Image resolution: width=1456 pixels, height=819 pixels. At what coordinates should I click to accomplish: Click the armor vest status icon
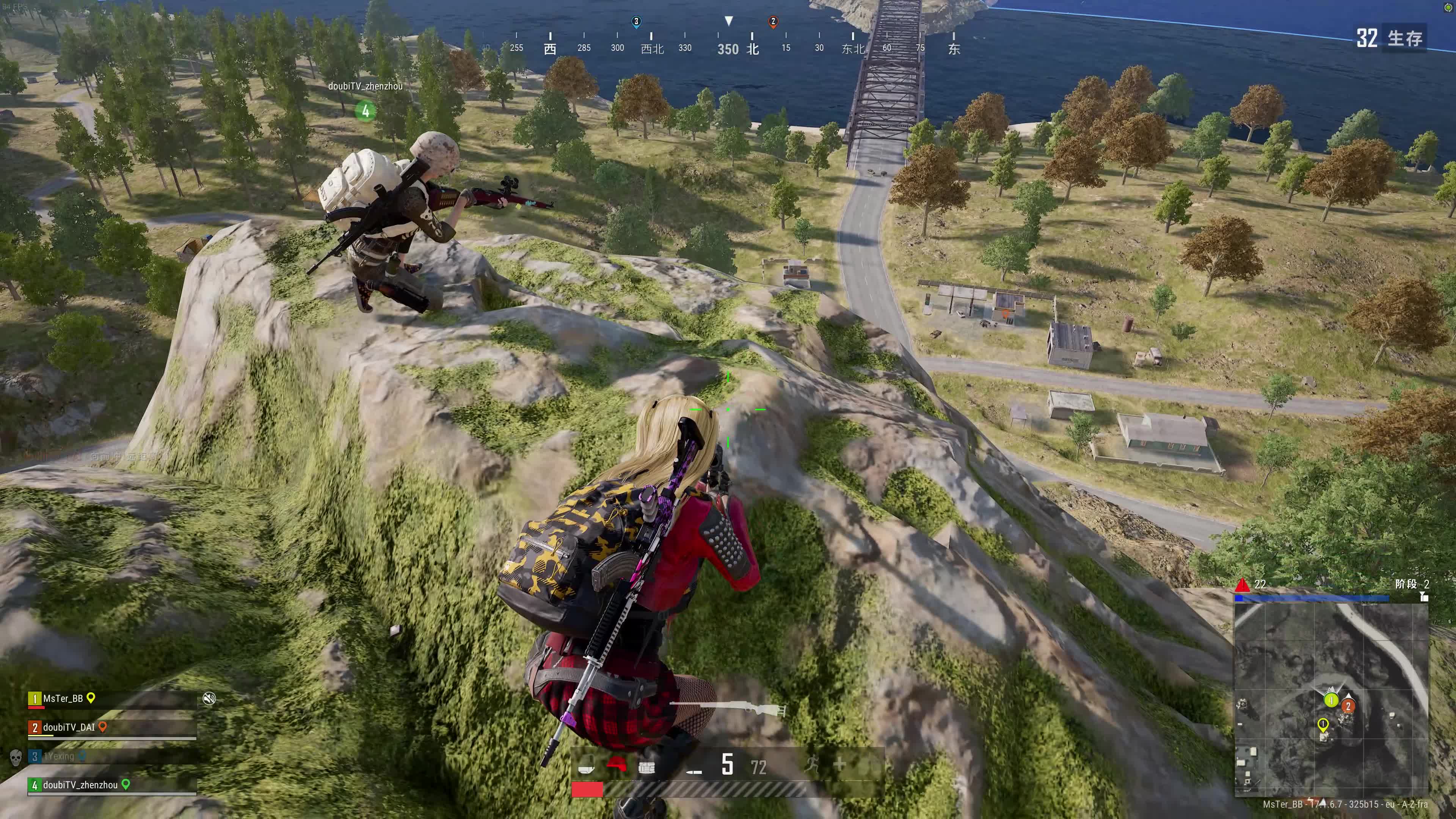click(646, 767)
